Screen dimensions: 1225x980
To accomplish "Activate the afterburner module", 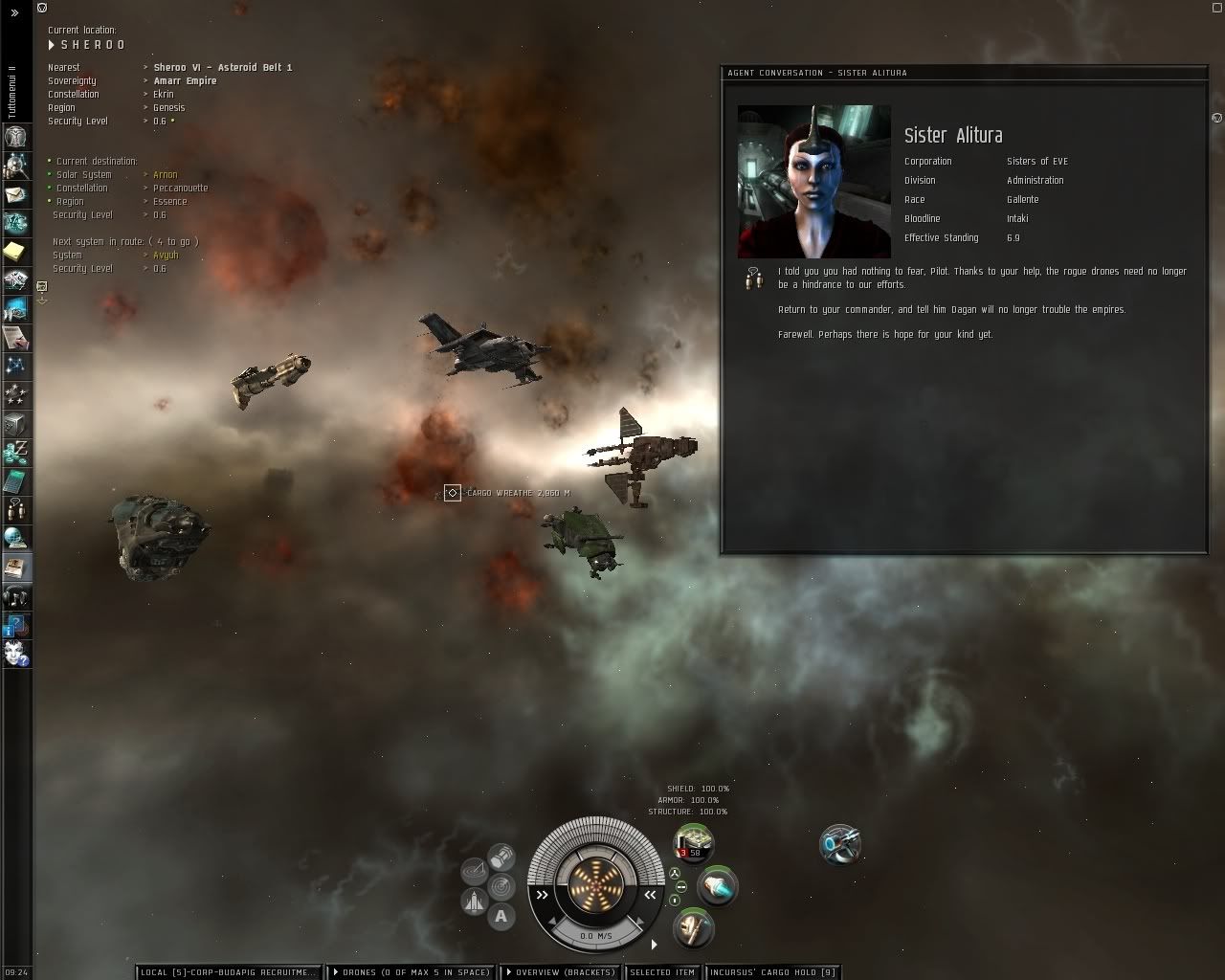I will (x=717, y=886).
